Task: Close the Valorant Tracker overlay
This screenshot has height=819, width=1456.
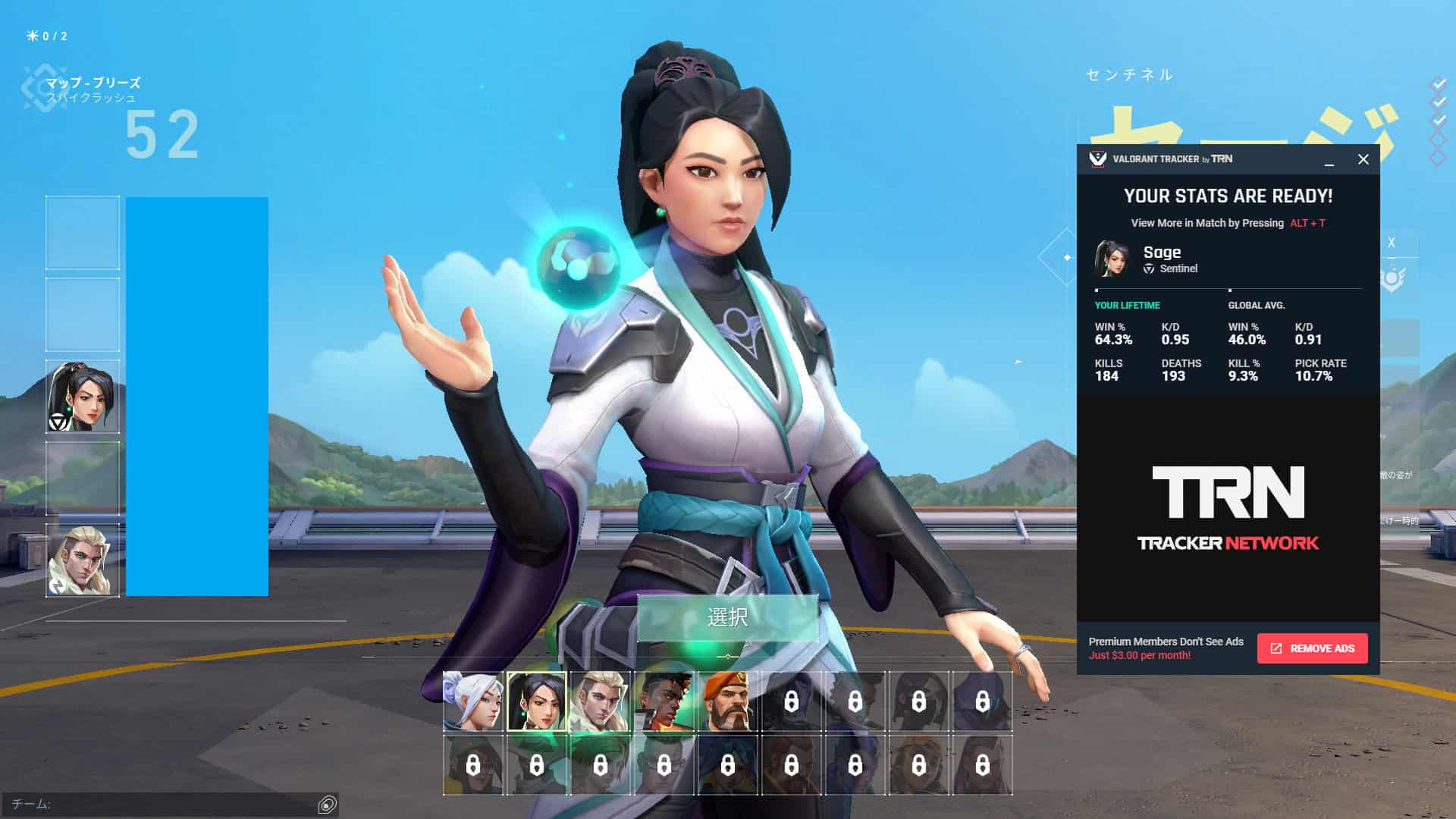Action: pos(1363,159)
